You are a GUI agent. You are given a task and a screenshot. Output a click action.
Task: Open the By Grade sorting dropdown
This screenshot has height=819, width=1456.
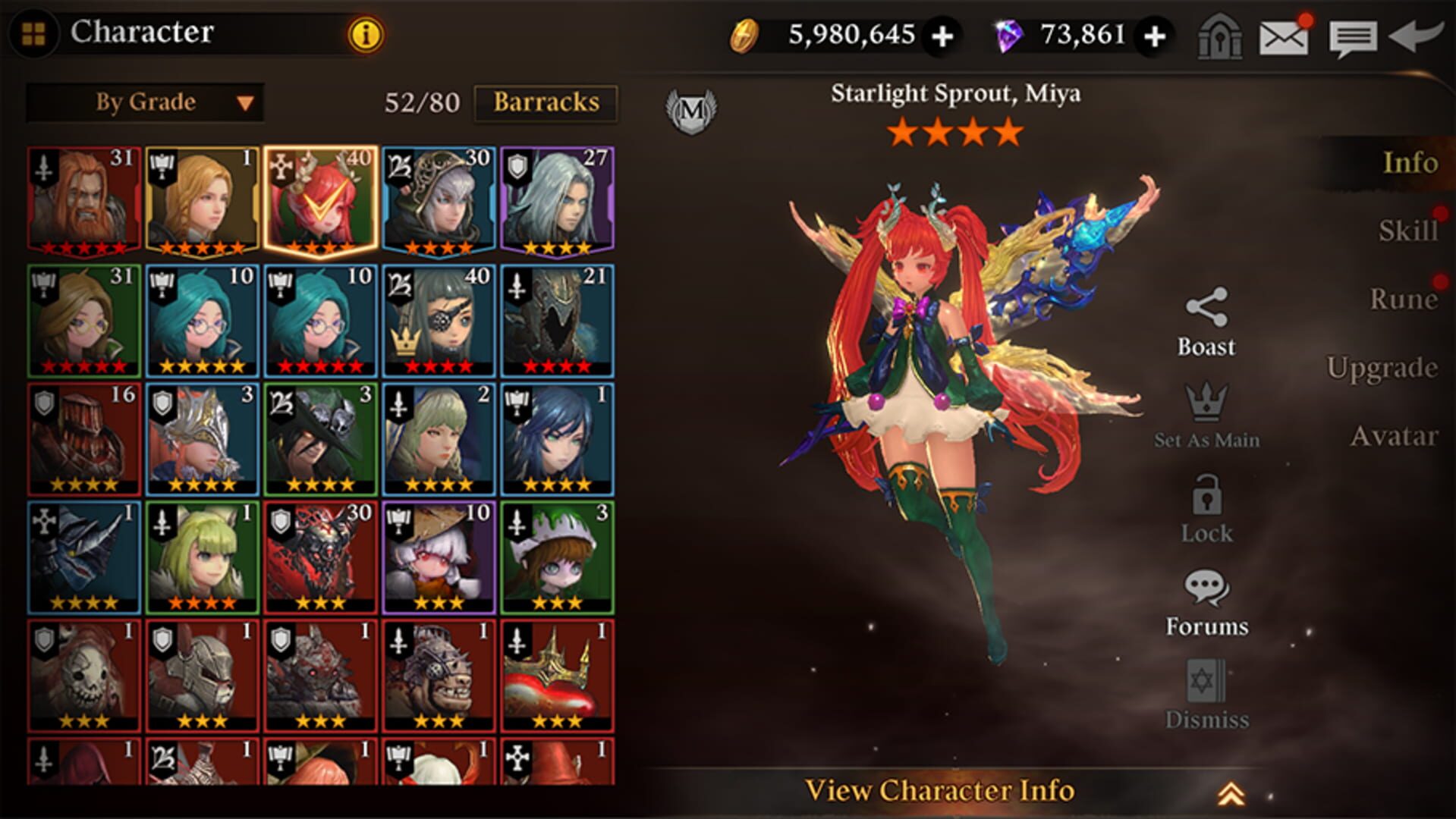click(144, 102)
